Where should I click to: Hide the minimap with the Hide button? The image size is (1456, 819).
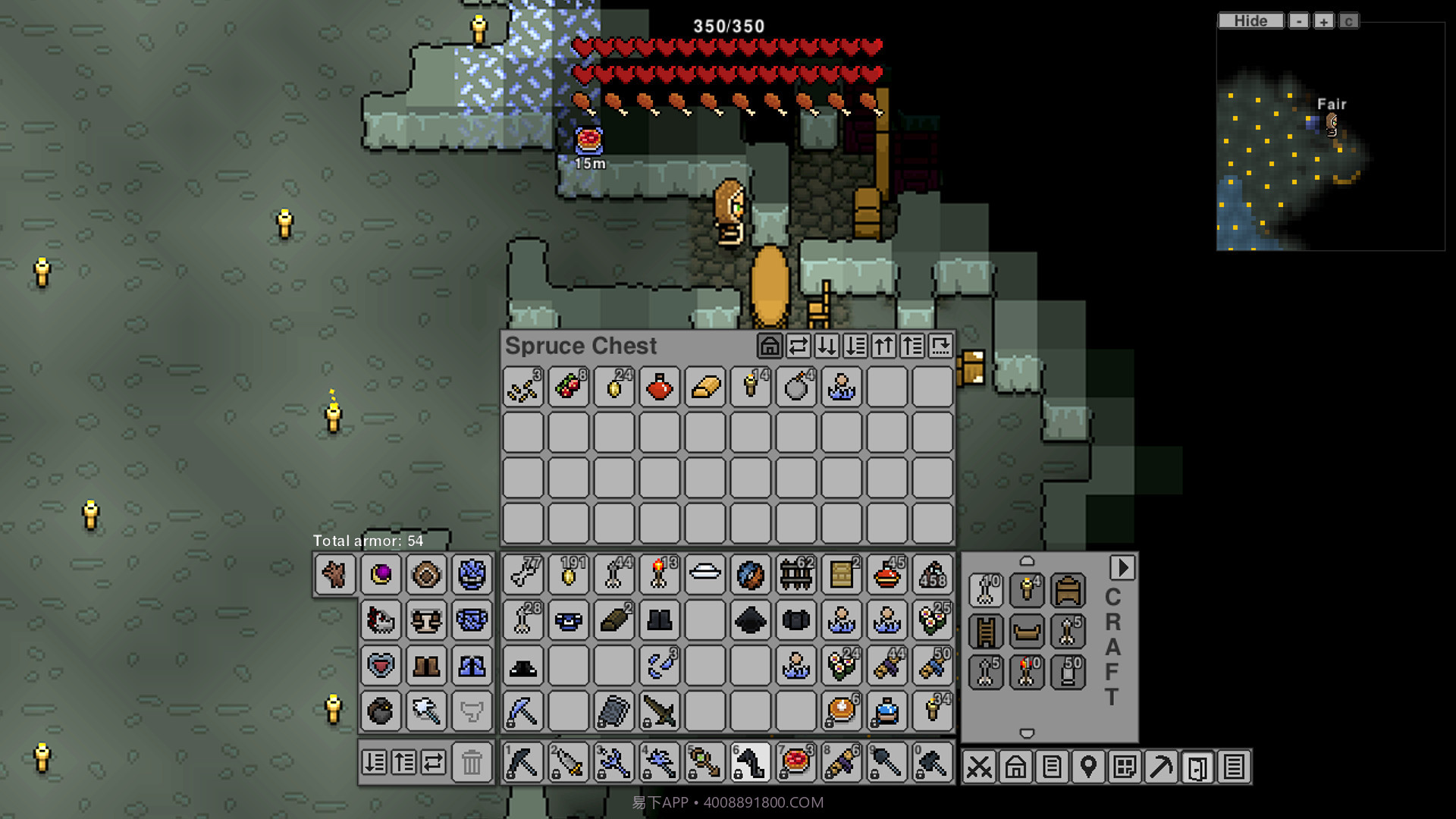[x=1250, y=21]
